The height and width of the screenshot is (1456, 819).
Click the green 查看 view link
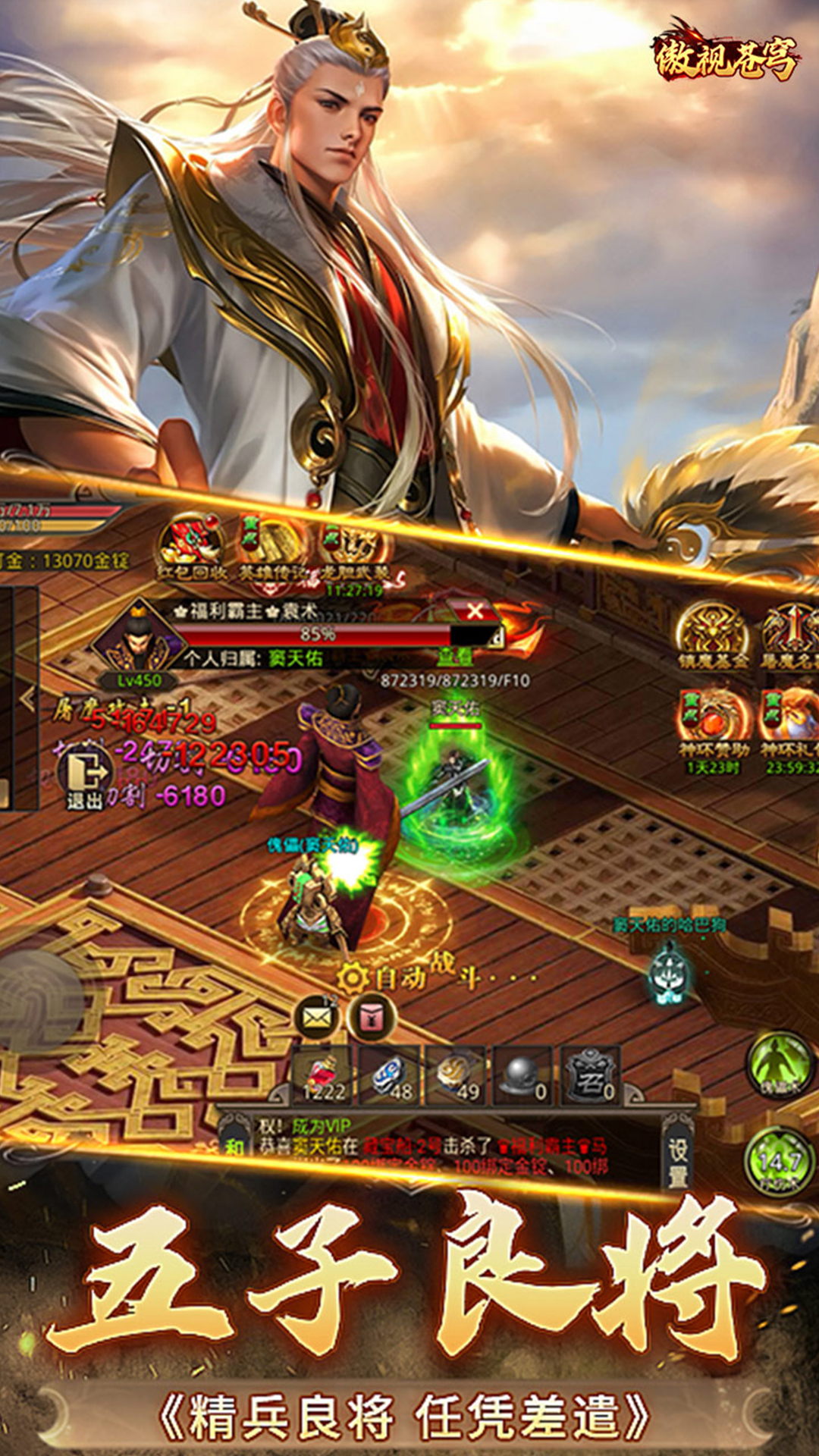pyautogui.click(x=455, y=657)
